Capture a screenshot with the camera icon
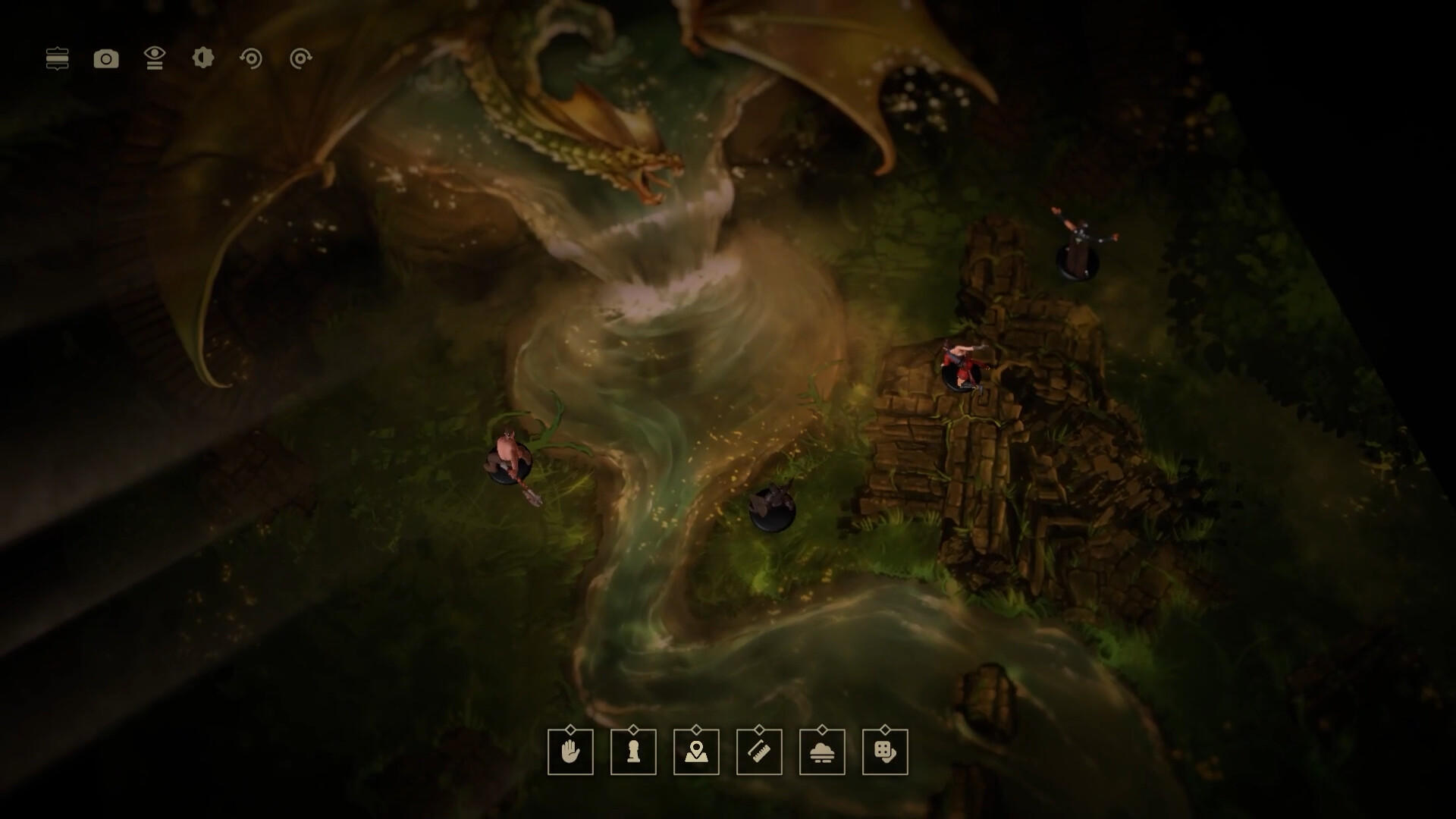 106,58
